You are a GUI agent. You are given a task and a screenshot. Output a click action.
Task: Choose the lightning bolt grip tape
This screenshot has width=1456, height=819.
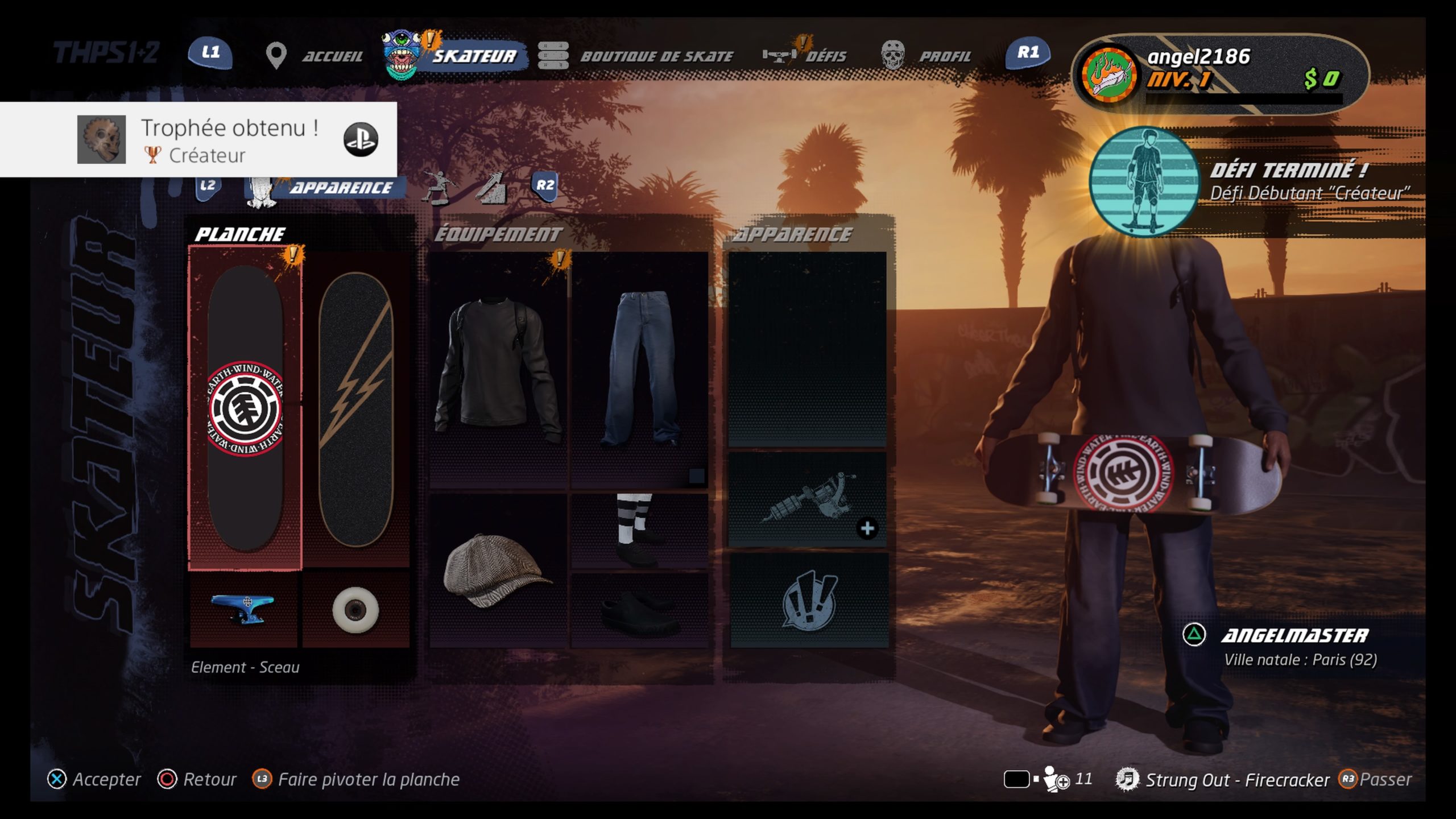click(x=355, y=408)
